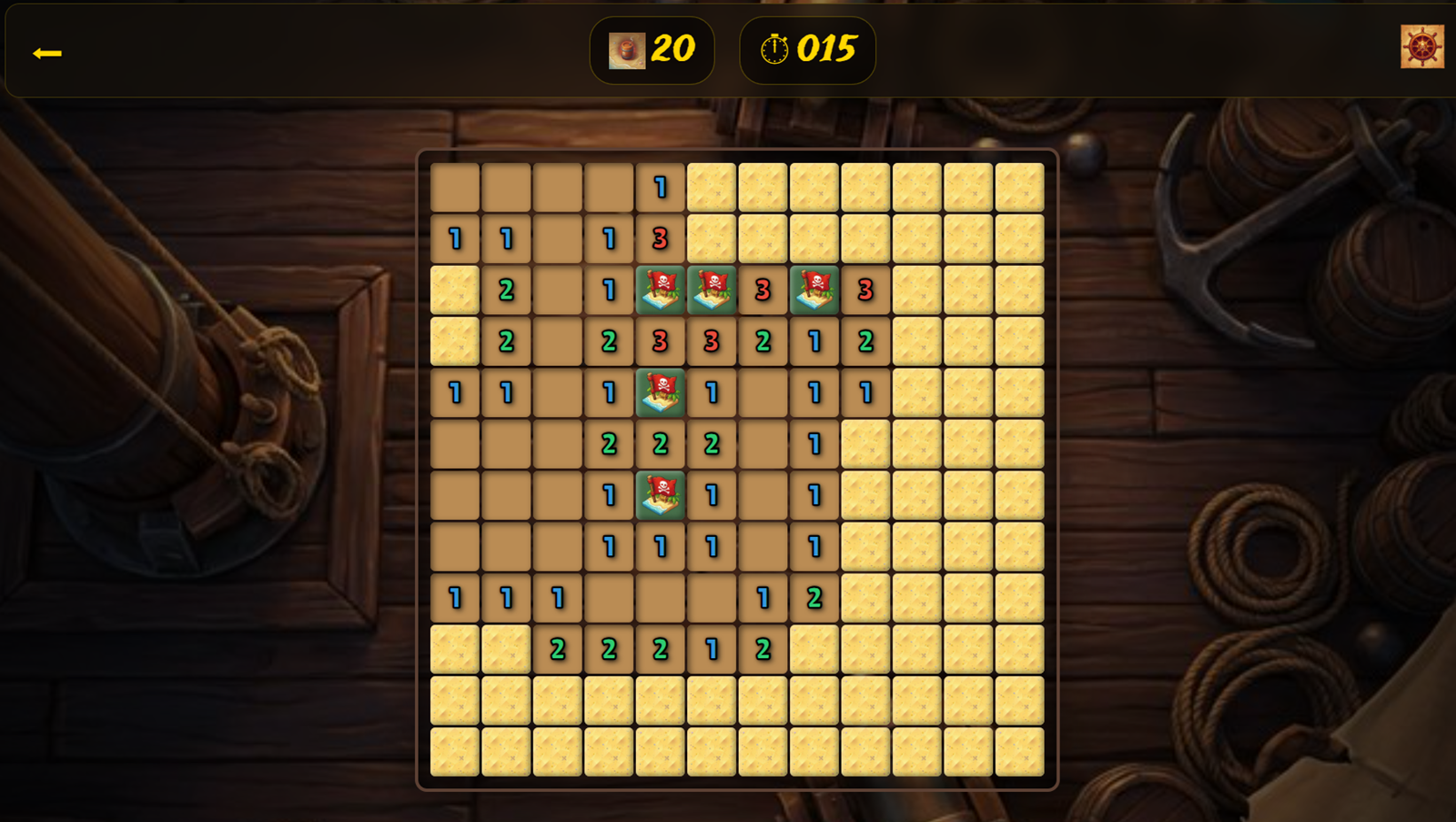This screenshot has width=1456, height=822.
Task: Reveal the unopened tile in bottom-left corner
Action: pos(453,753)
